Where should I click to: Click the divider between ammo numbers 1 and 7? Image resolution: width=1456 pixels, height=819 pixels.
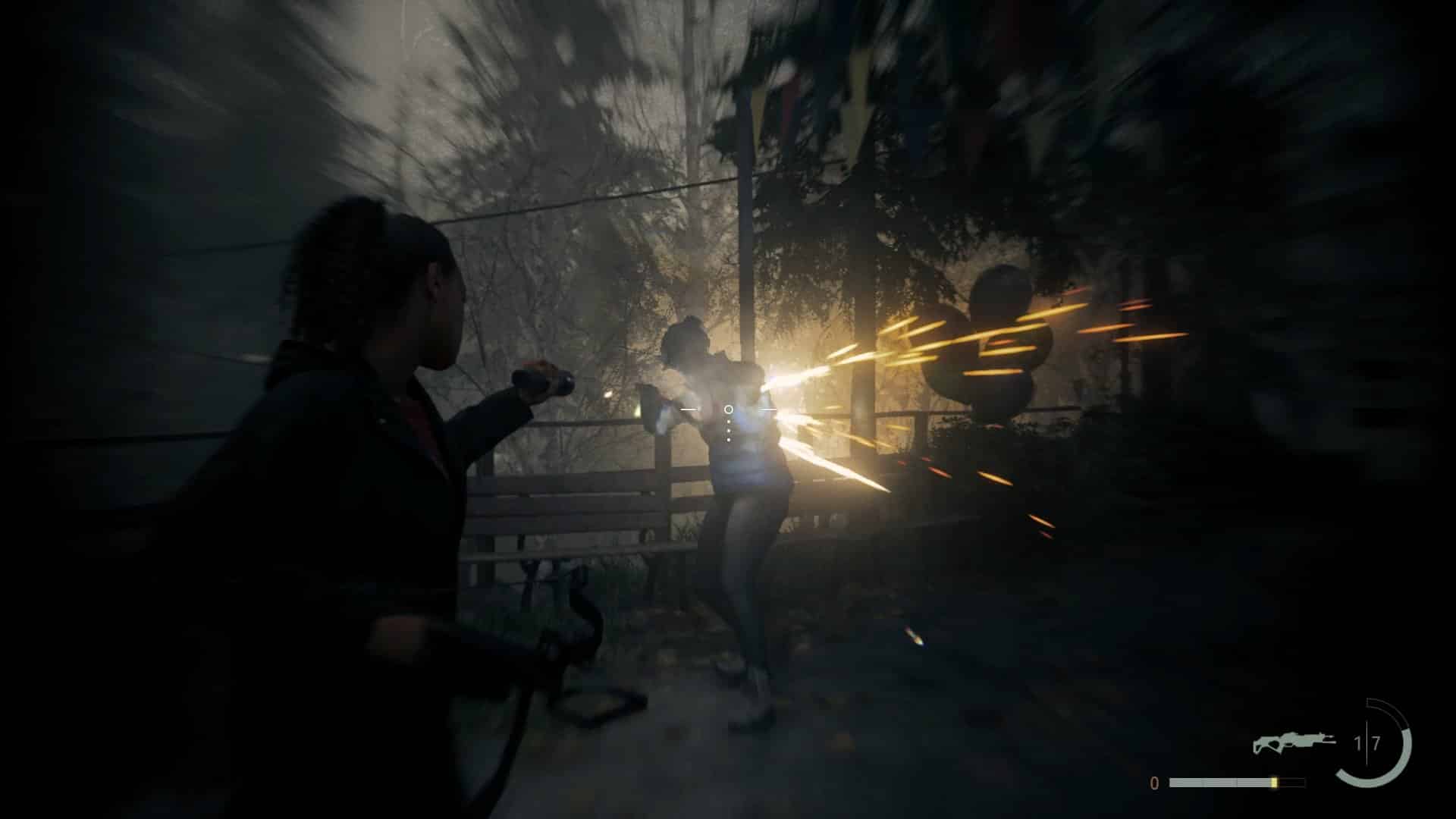(1367, 740)
